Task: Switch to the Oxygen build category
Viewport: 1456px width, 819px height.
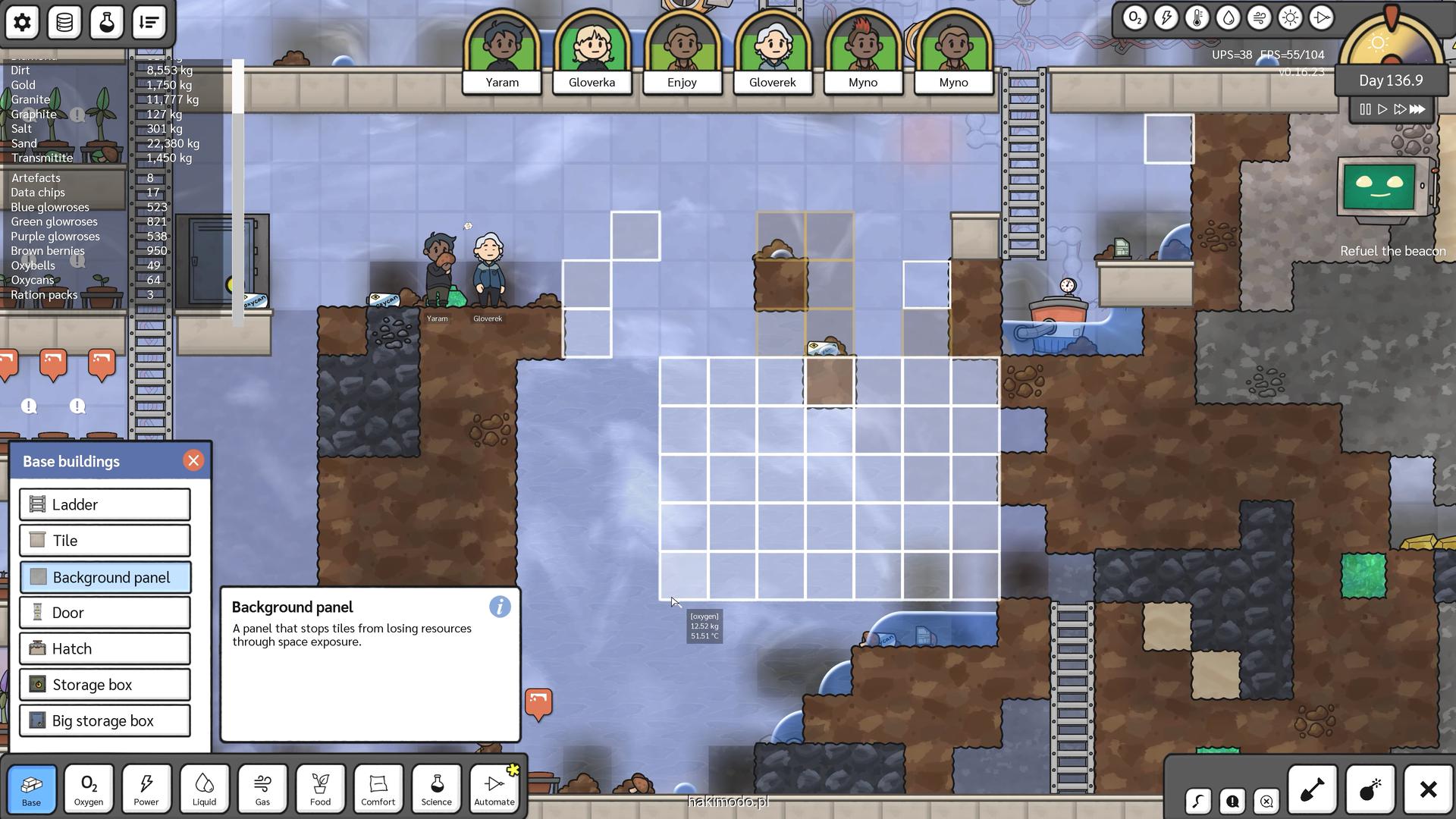Action: 89,789
